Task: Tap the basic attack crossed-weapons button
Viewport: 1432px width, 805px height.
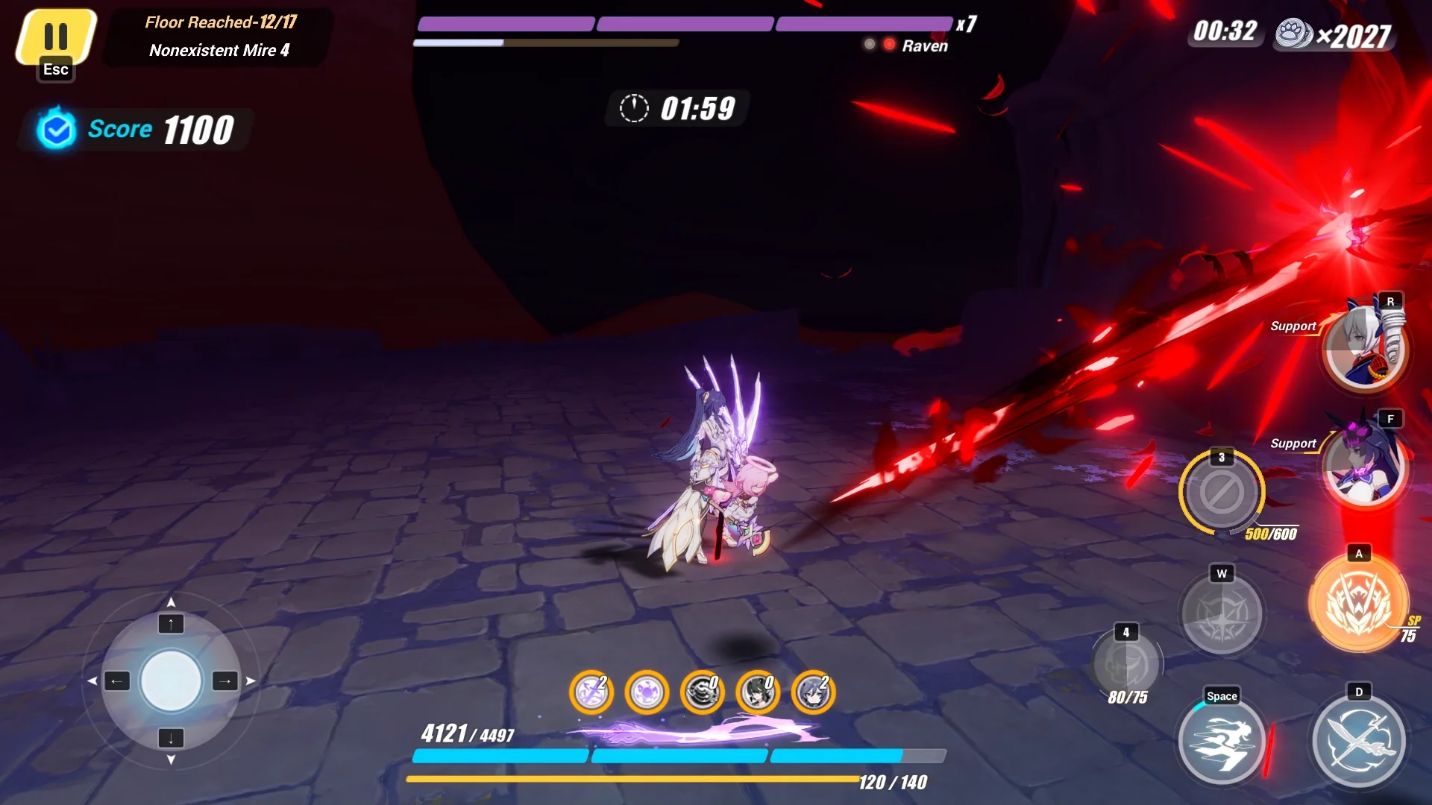Action: [1358, 742]
